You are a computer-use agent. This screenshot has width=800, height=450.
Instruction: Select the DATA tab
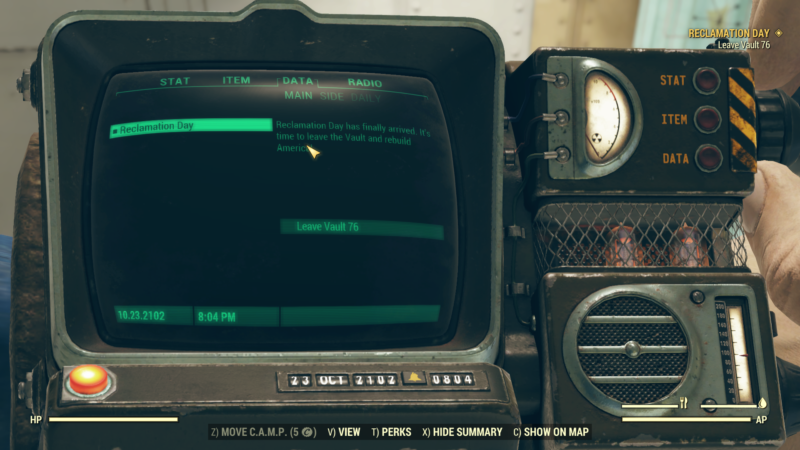click(x=297, y=81)
